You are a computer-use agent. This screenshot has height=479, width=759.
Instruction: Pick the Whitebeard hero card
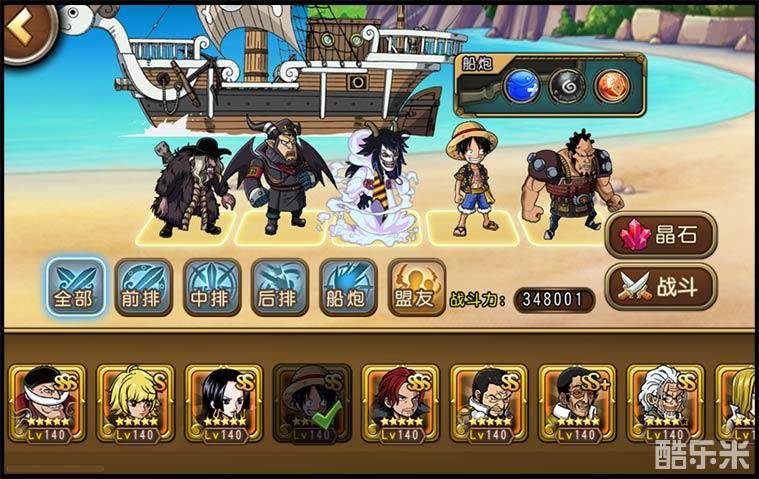coord(48,404)
